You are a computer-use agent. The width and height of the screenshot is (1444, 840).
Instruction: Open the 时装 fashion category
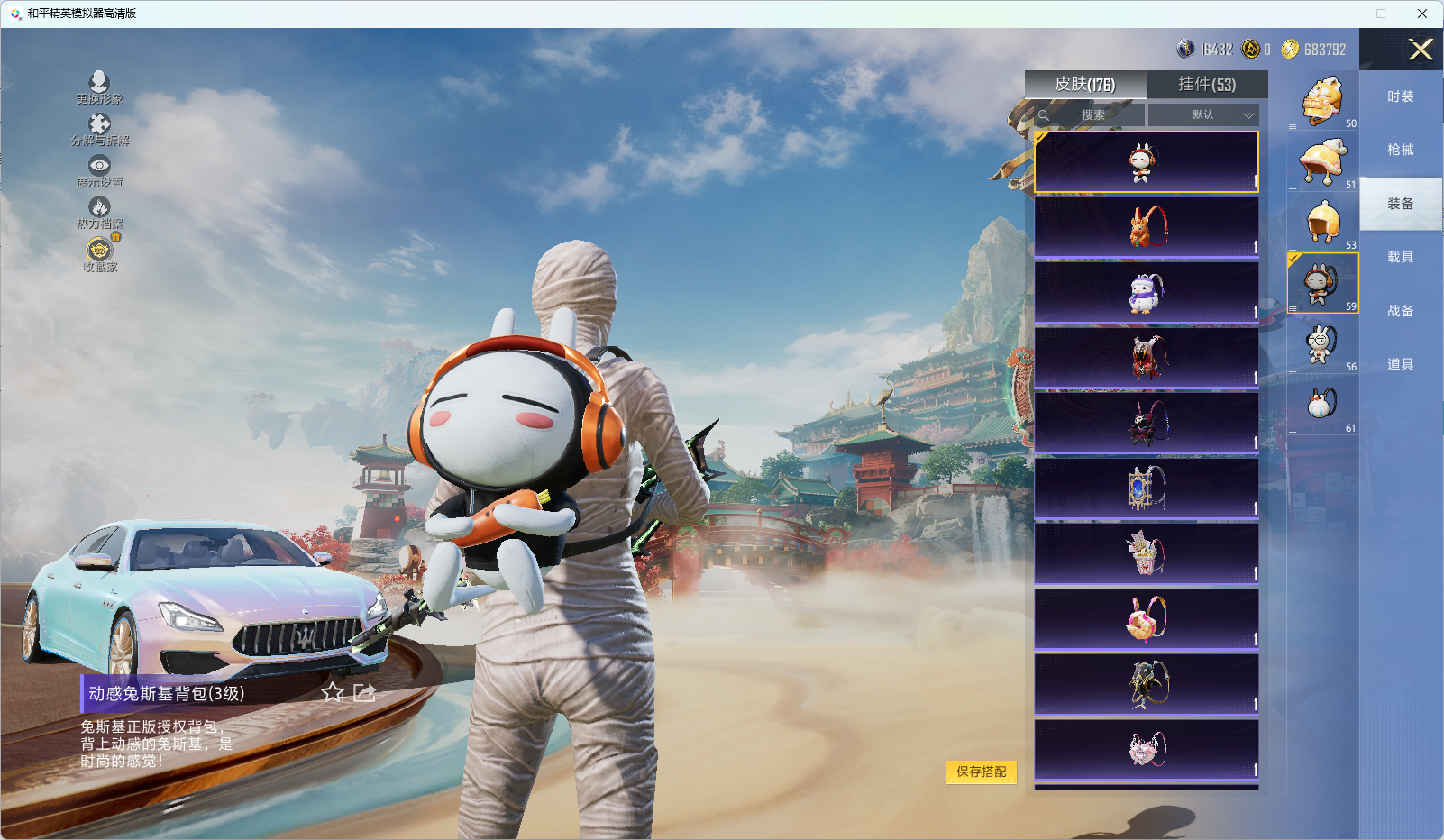click(x=1400, y=96)
